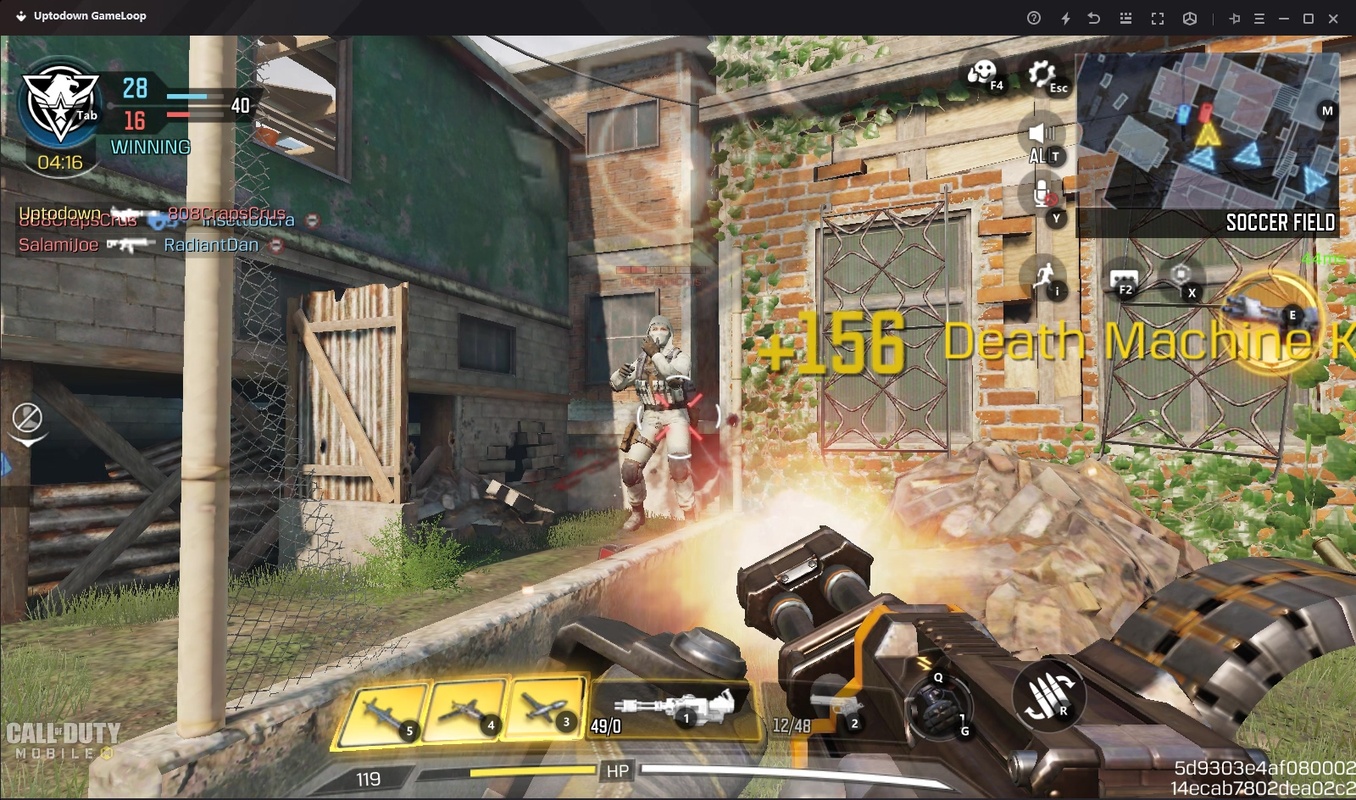Open the settings gear icon

click(1042, 73)
